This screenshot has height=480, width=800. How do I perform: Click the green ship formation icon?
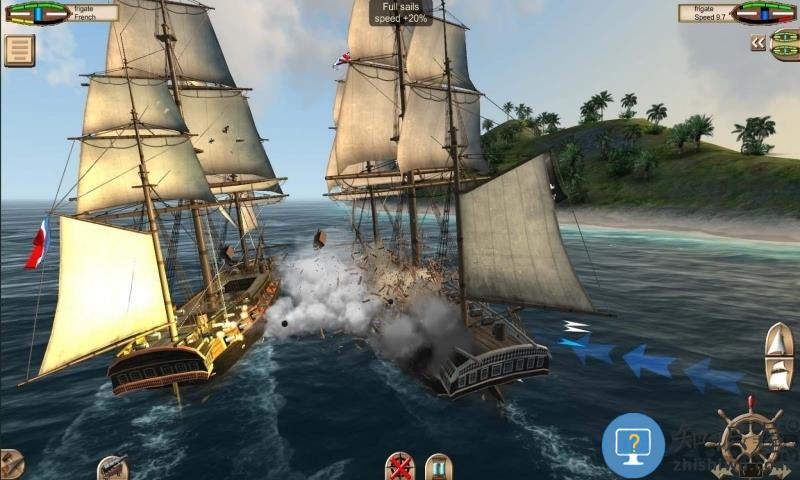(785, 43)
